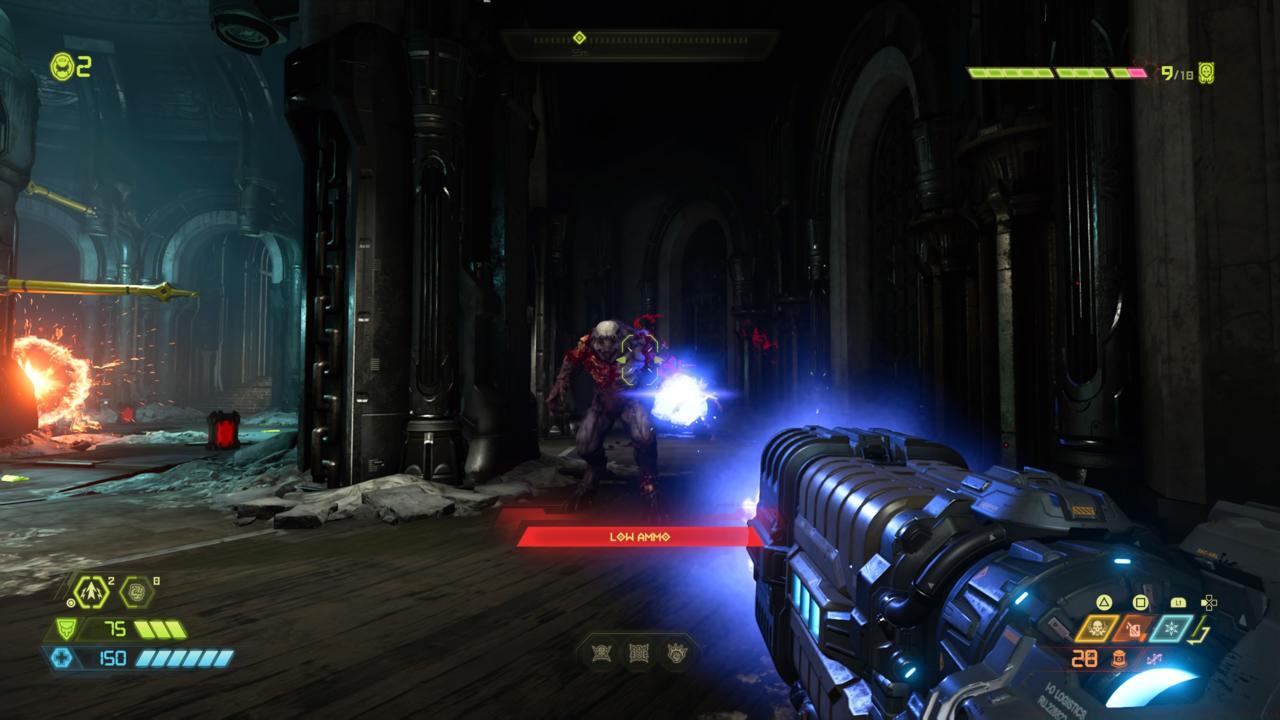
Task: Select the middle square rune icon
Action: coord(638,654)
